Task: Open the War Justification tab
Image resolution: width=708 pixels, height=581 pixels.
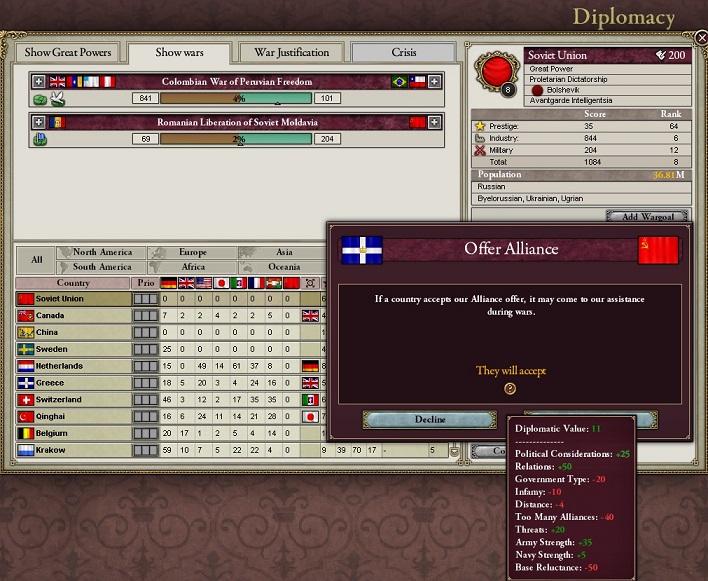Action: tap(292, 53)
